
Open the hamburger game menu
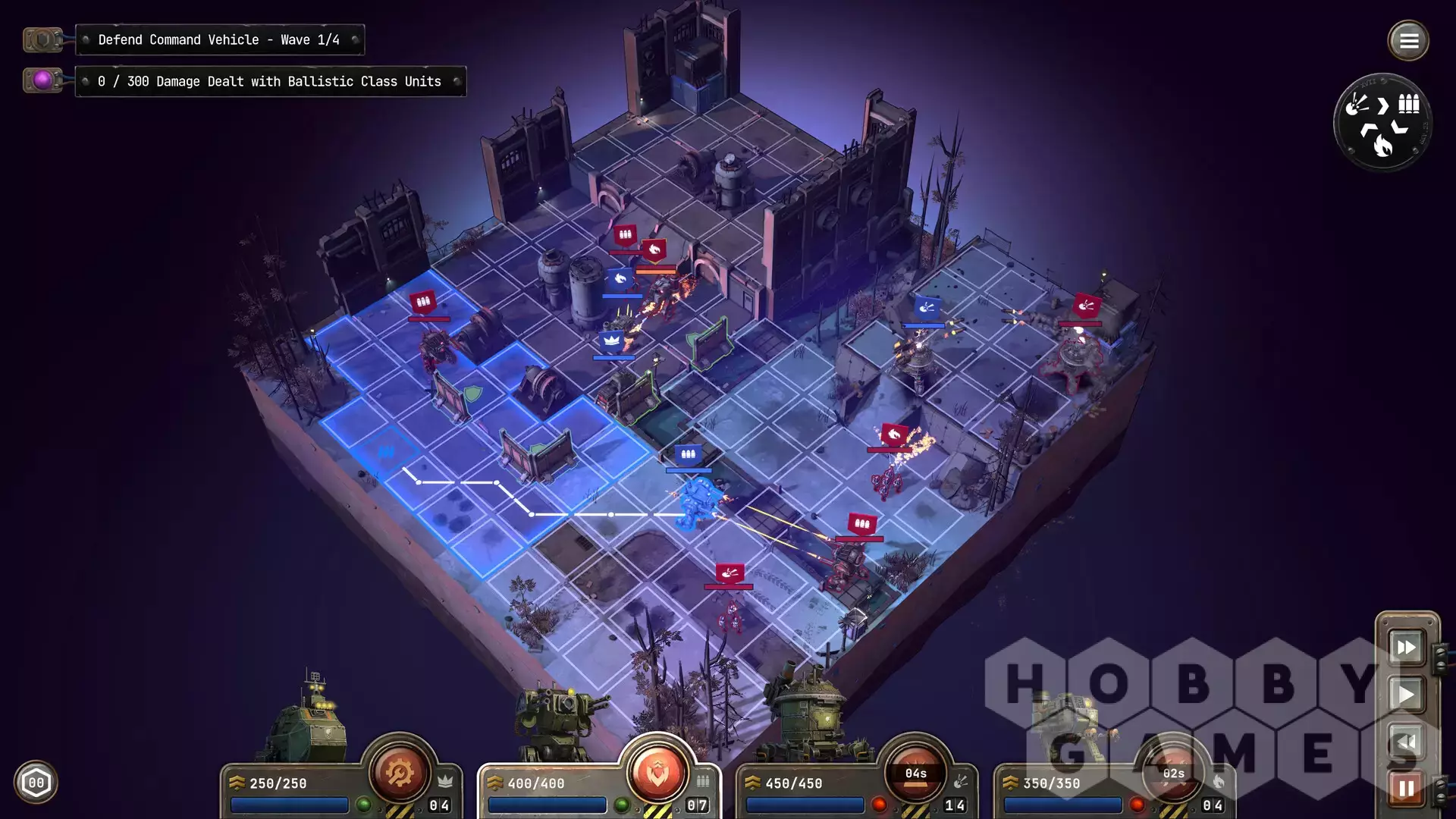[1408, 41]
